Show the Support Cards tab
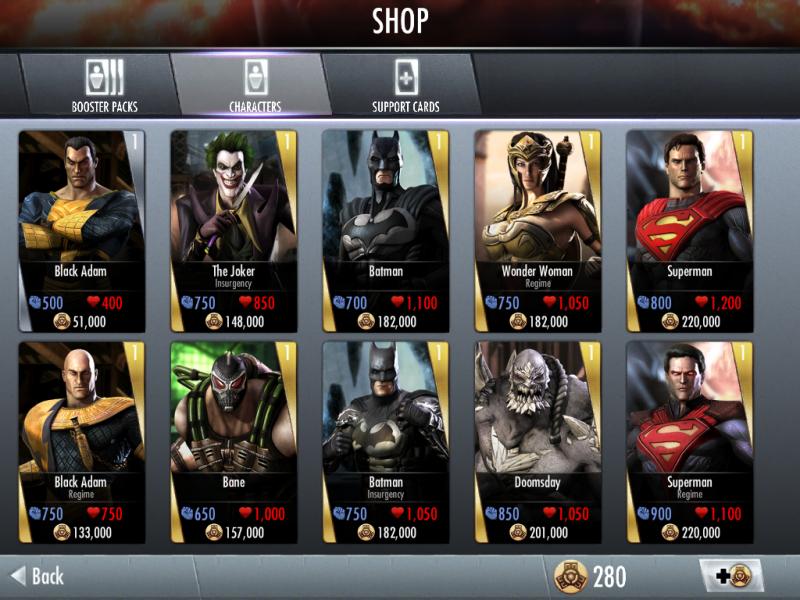The width and height of the screenshot is (800, 600). click(x=405, y=85)
